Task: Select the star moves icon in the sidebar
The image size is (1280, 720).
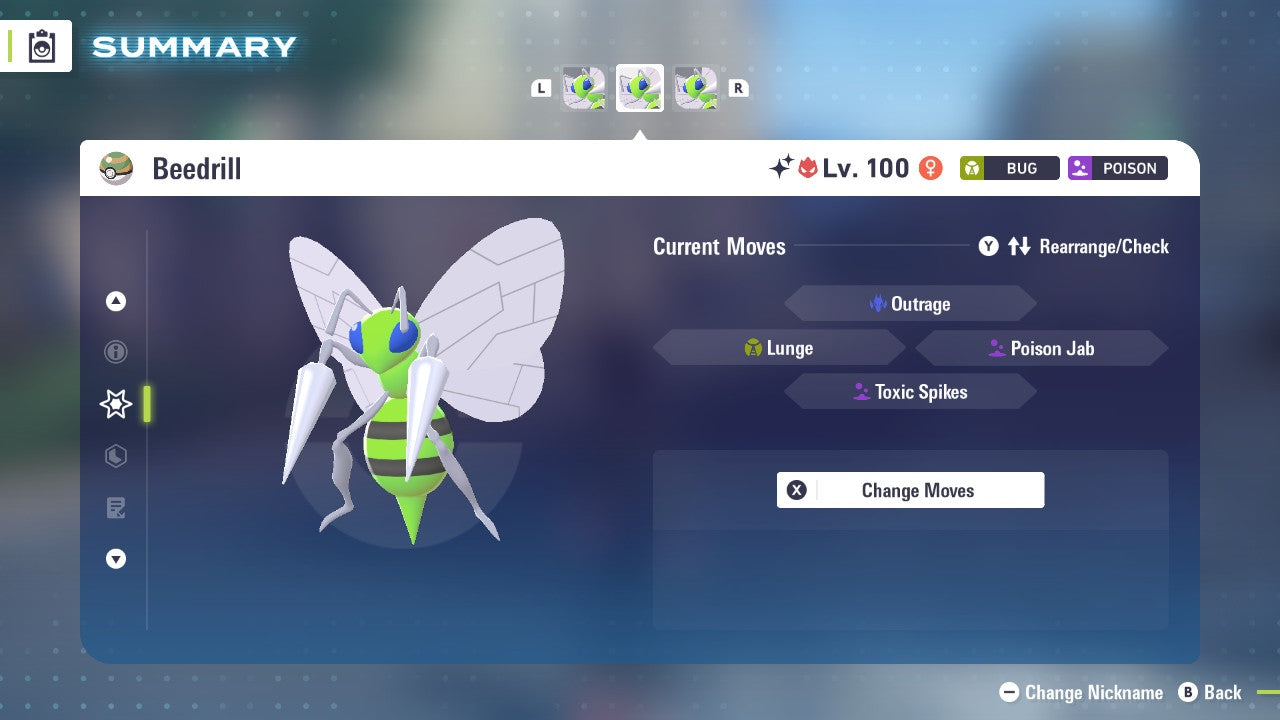Action: 115,404
